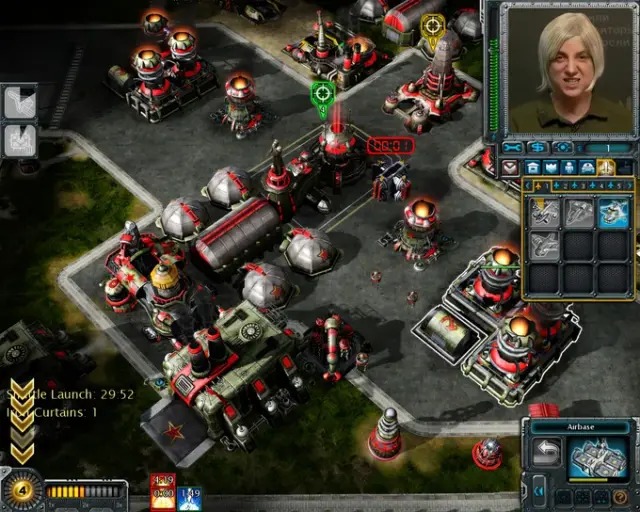
Task: Select the Airbase portrait thumbnail
Action: coord(599,458)
